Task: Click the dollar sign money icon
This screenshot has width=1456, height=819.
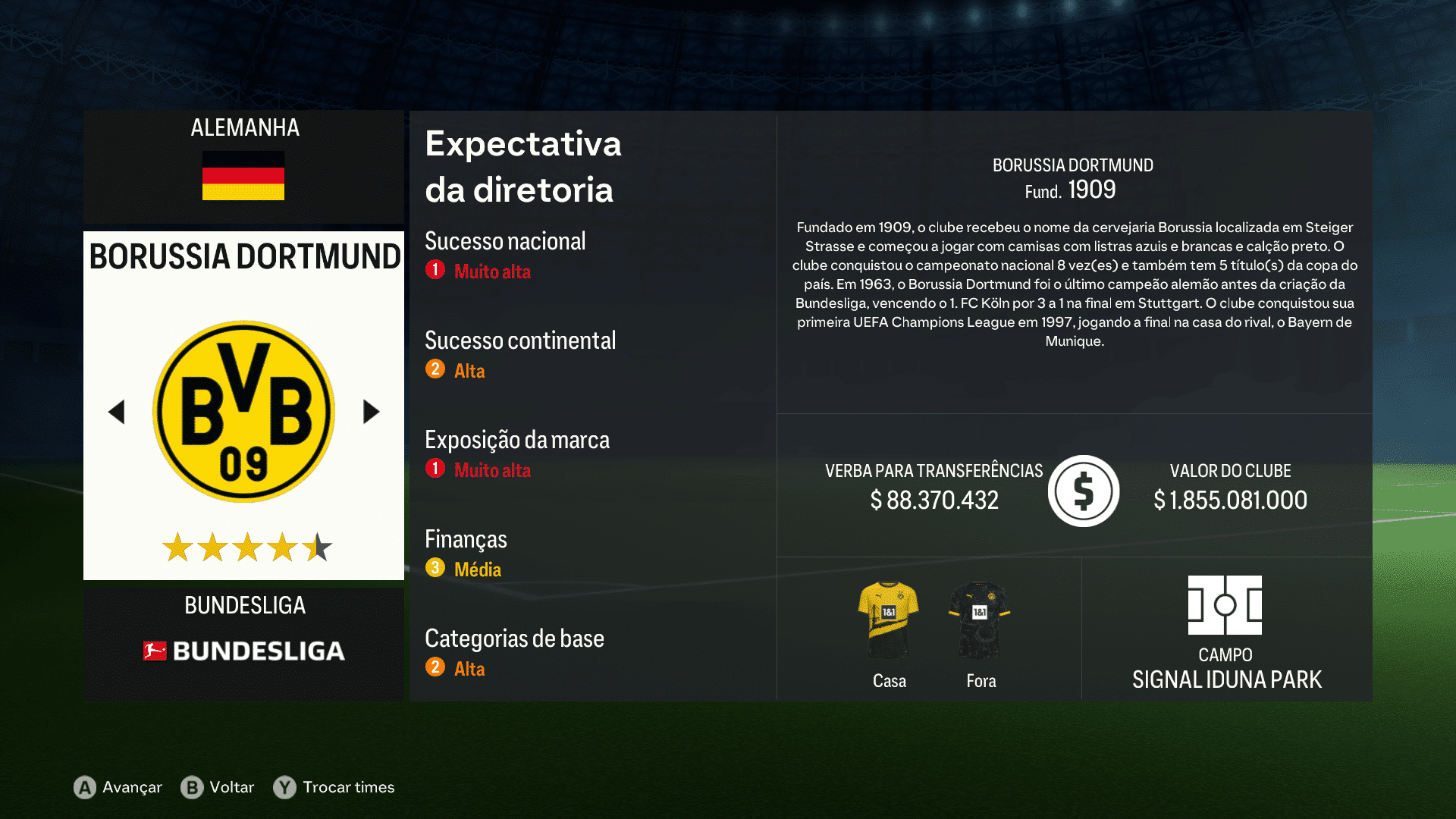Action: 1083,490
